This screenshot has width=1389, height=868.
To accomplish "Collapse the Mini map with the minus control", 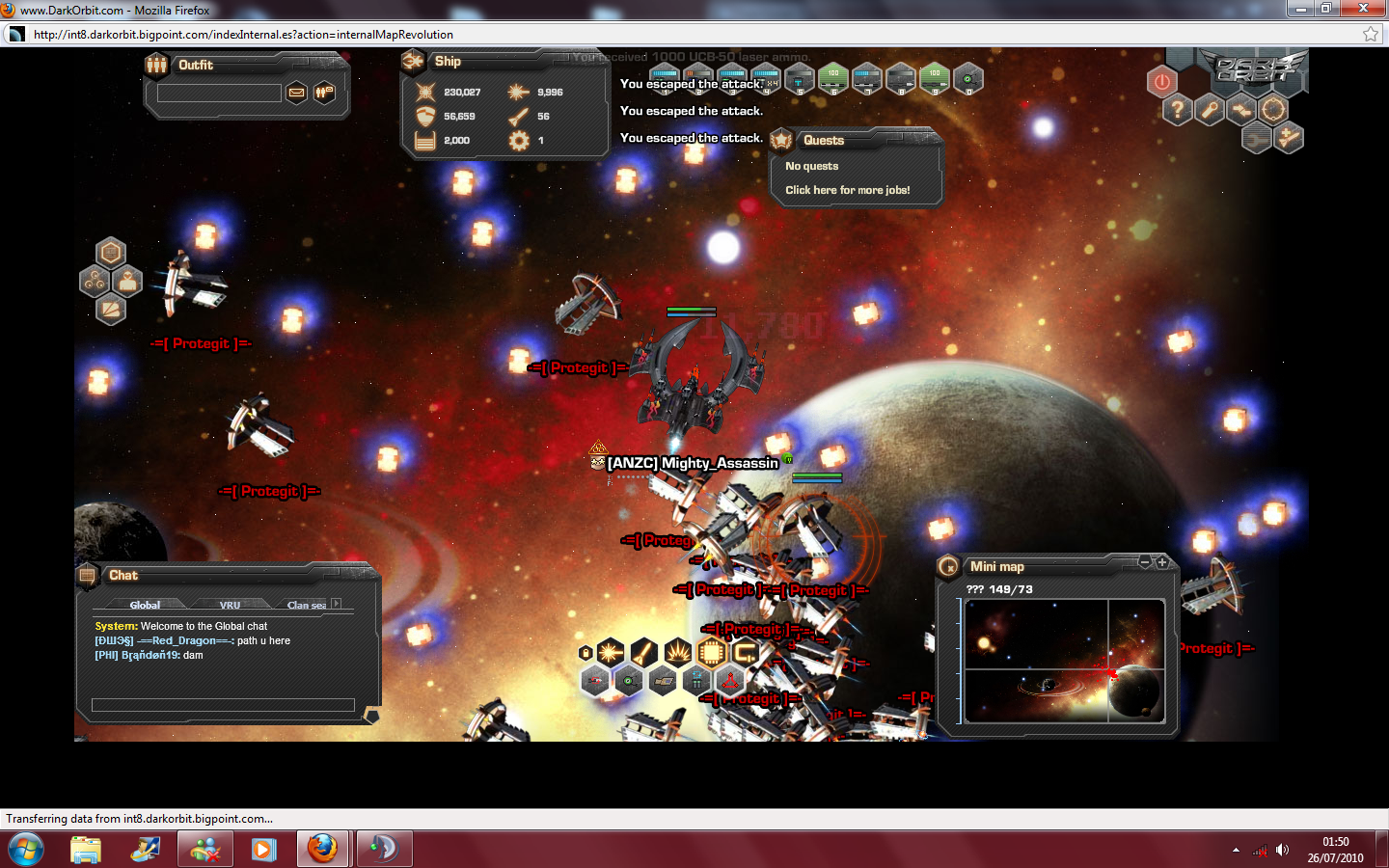I will [x=1145, y=562].
